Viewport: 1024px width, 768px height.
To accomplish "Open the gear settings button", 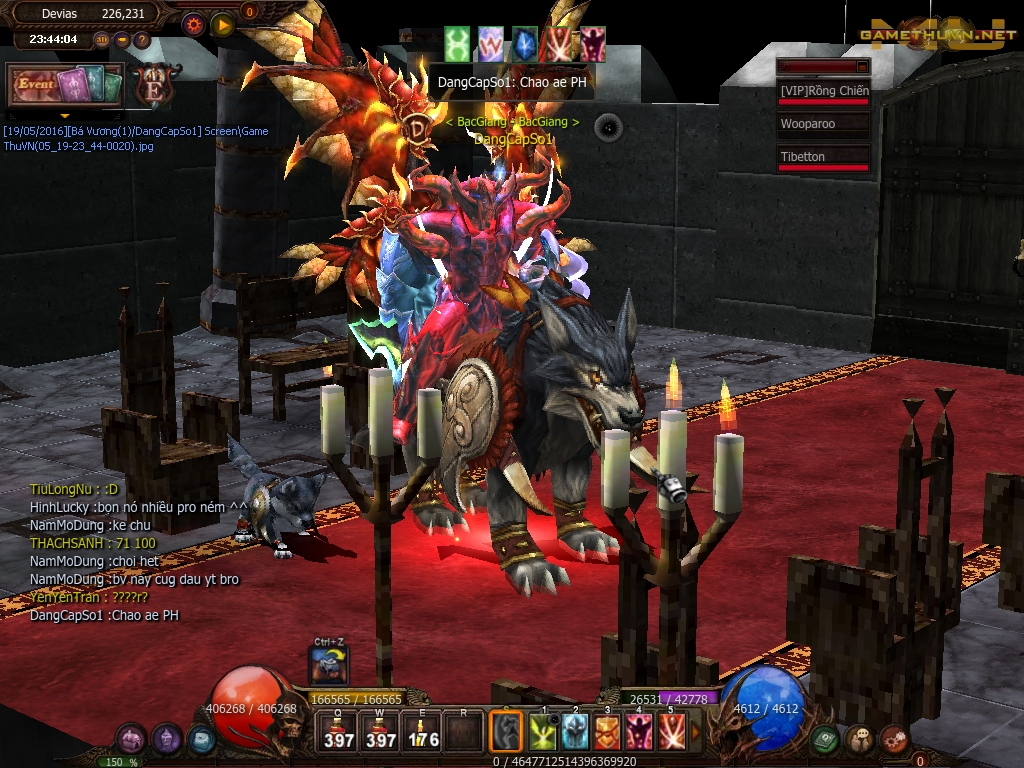I will [x=193, y=25].
